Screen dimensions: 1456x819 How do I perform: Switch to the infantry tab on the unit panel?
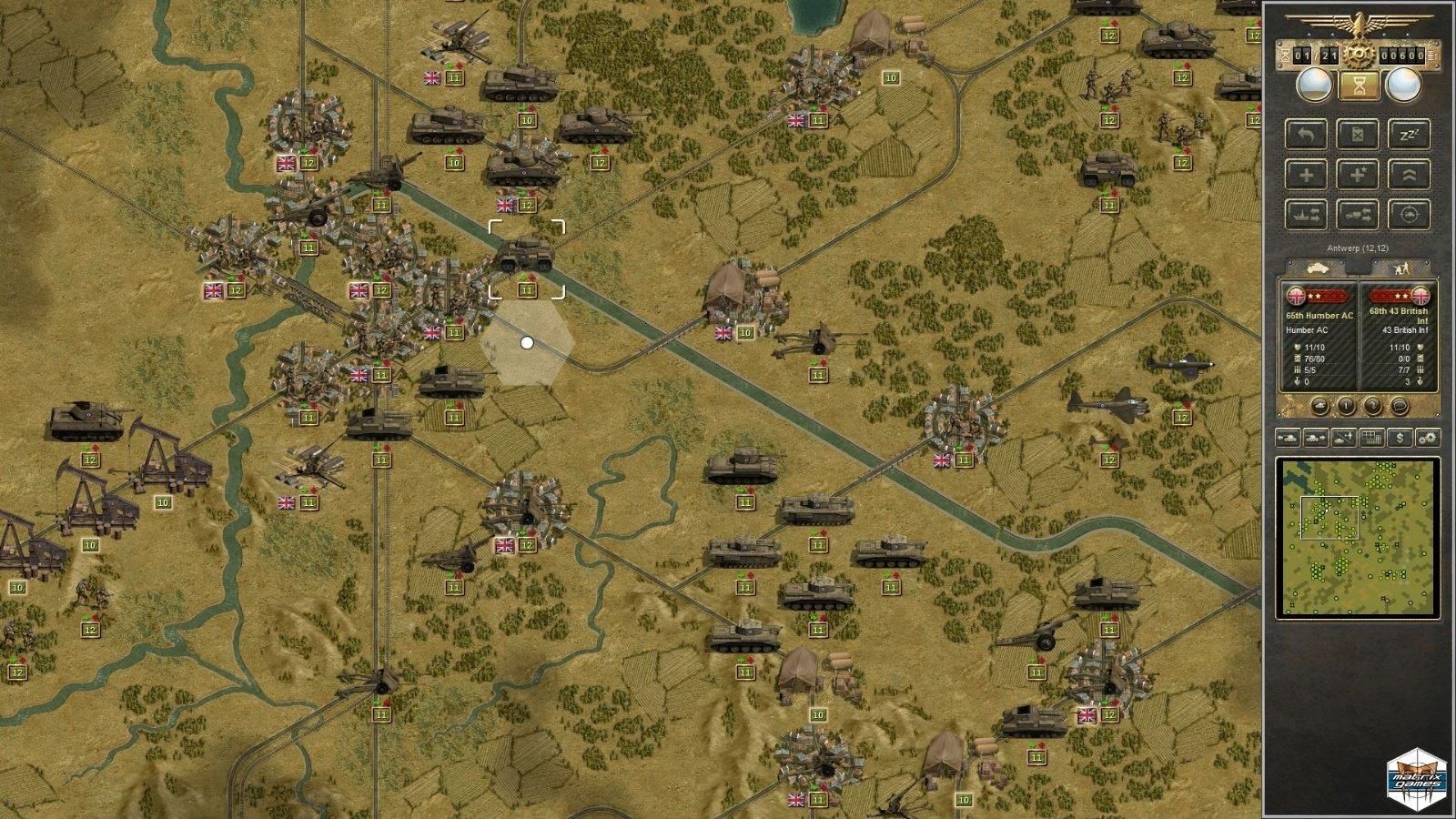(x=1403, y=268)
